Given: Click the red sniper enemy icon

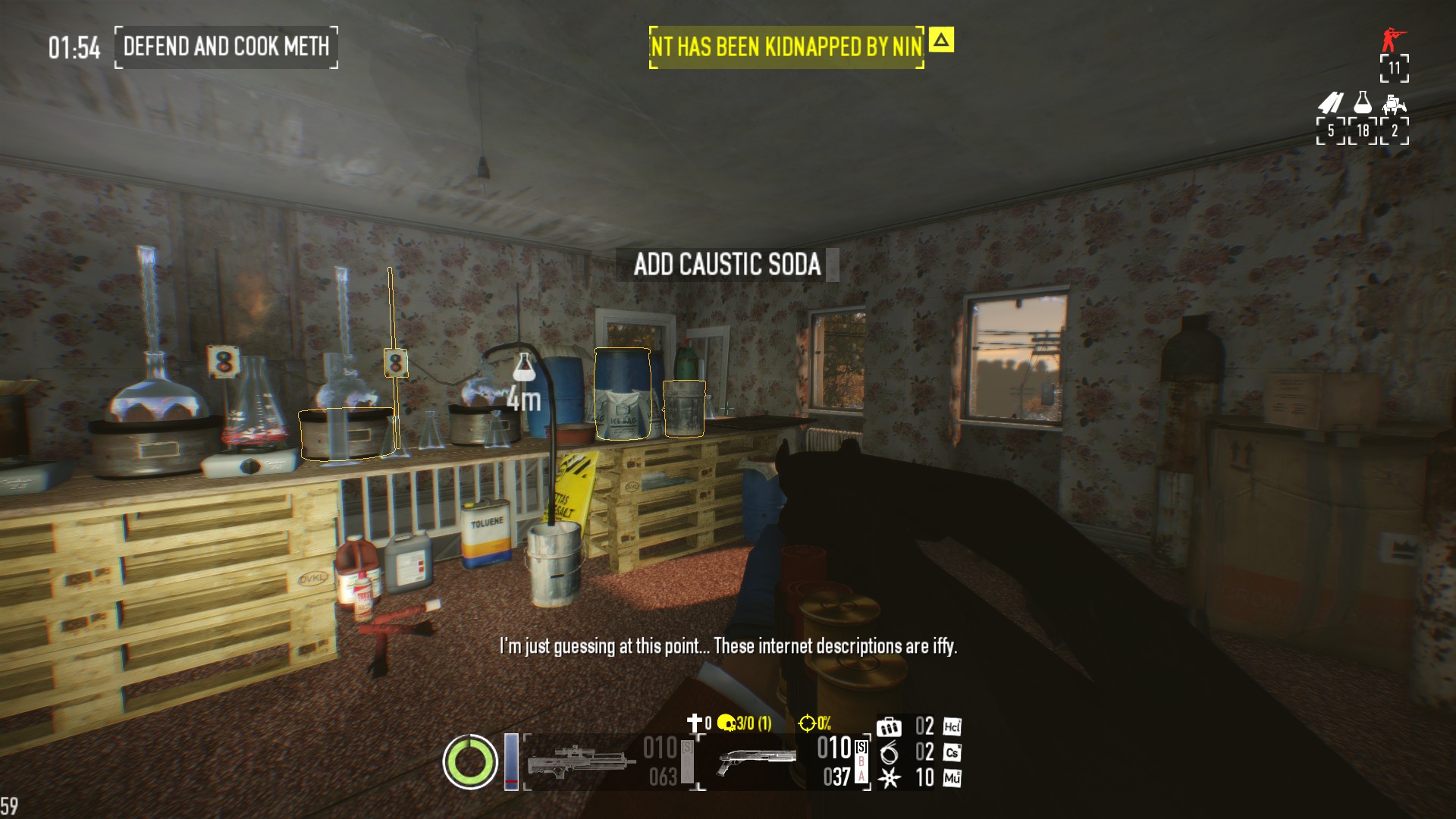Looking at the screenshot, I should (x=1392, y=39).
